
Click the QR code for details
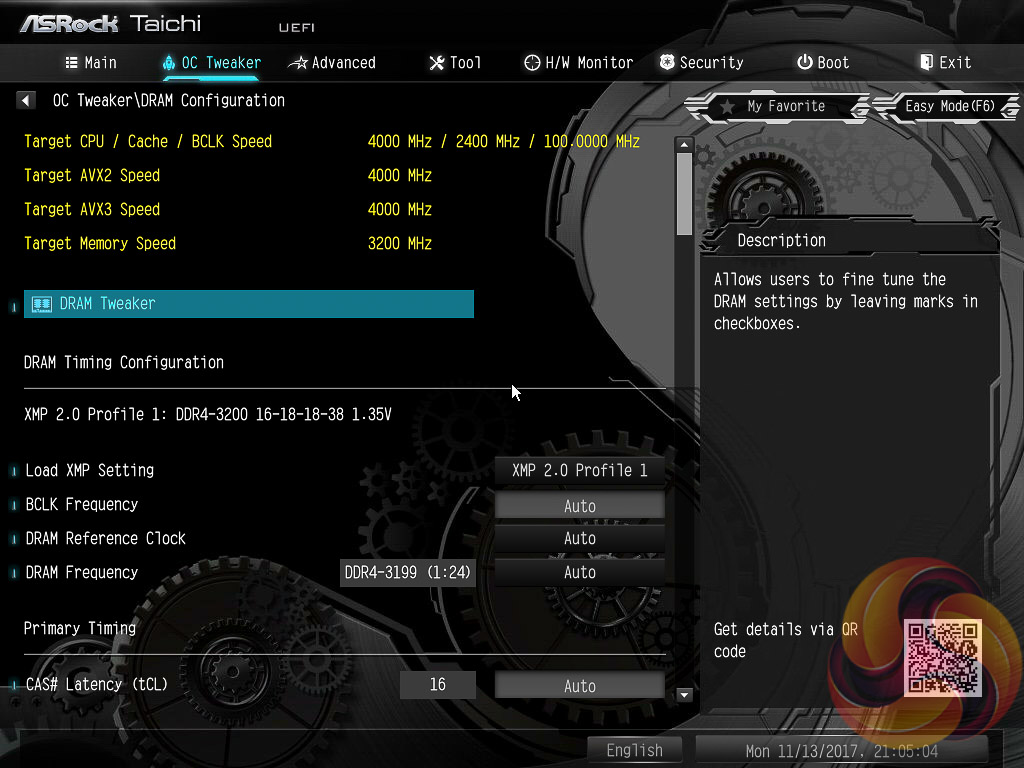coord(943,657)
